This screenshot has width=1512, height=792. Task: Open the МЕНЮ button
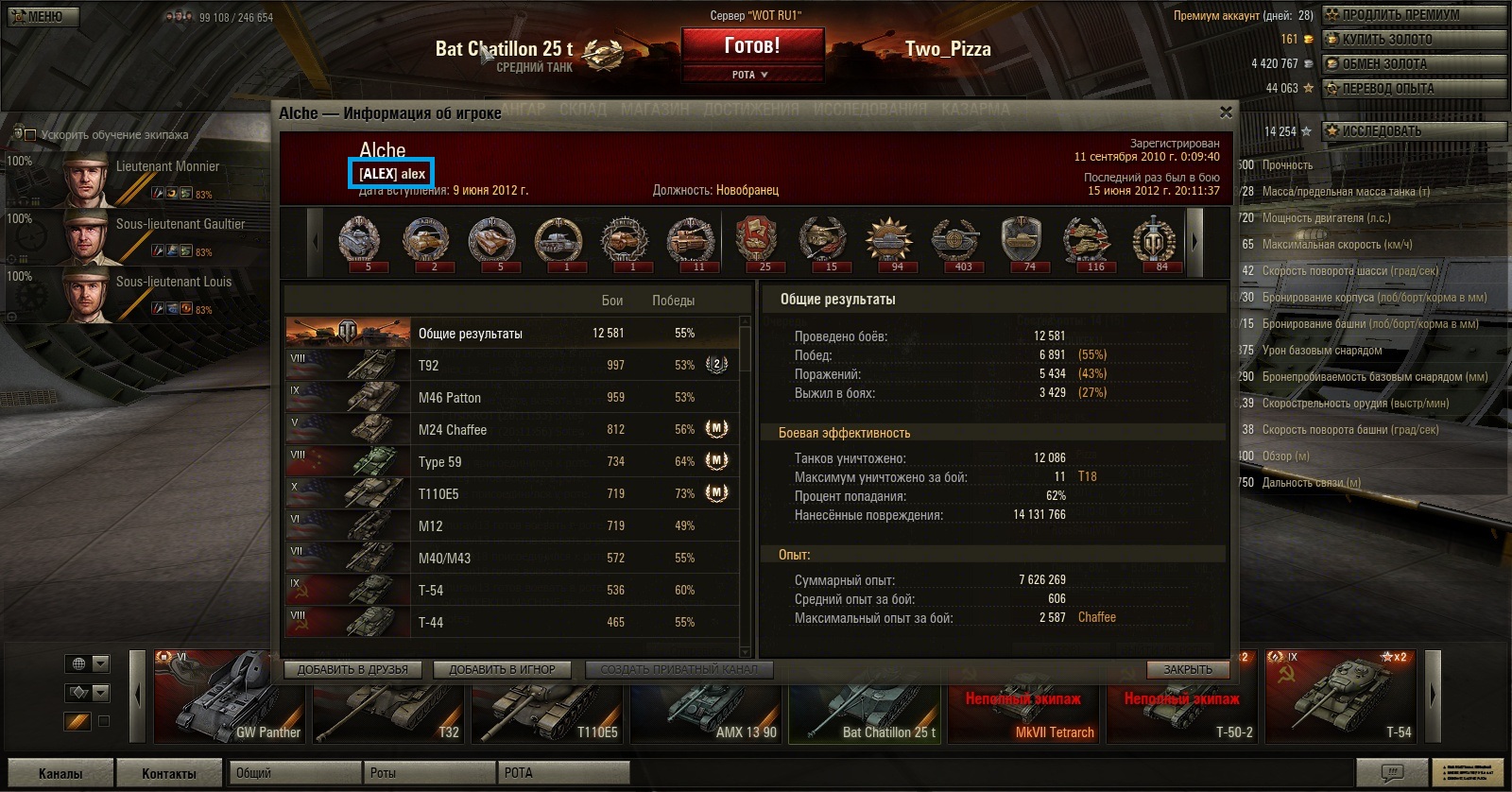43,16
